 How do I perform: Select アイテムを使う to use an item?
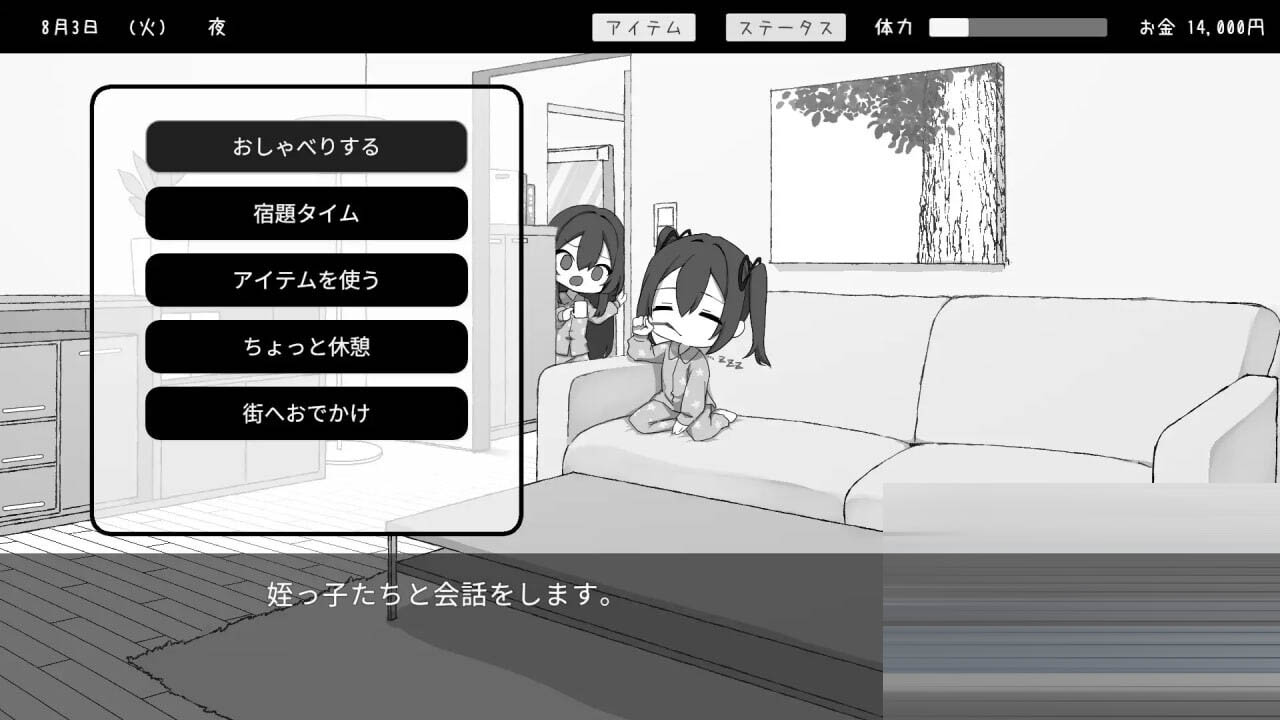306,280
